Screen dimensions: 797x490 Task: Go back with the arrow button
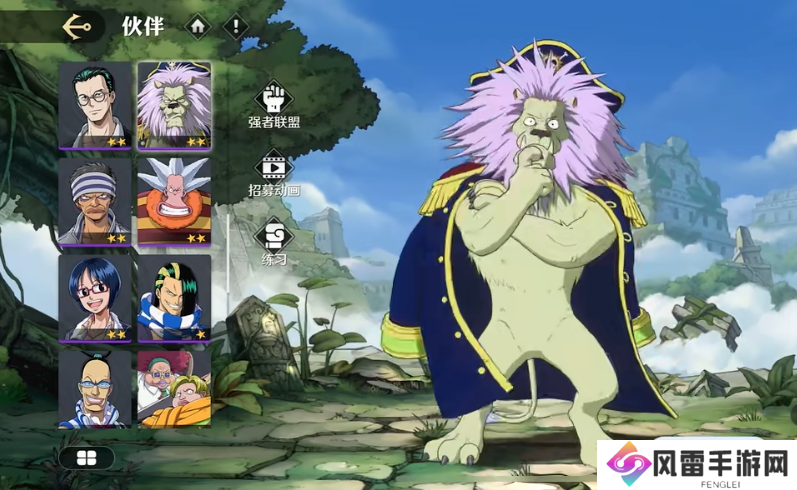point(76,27)
